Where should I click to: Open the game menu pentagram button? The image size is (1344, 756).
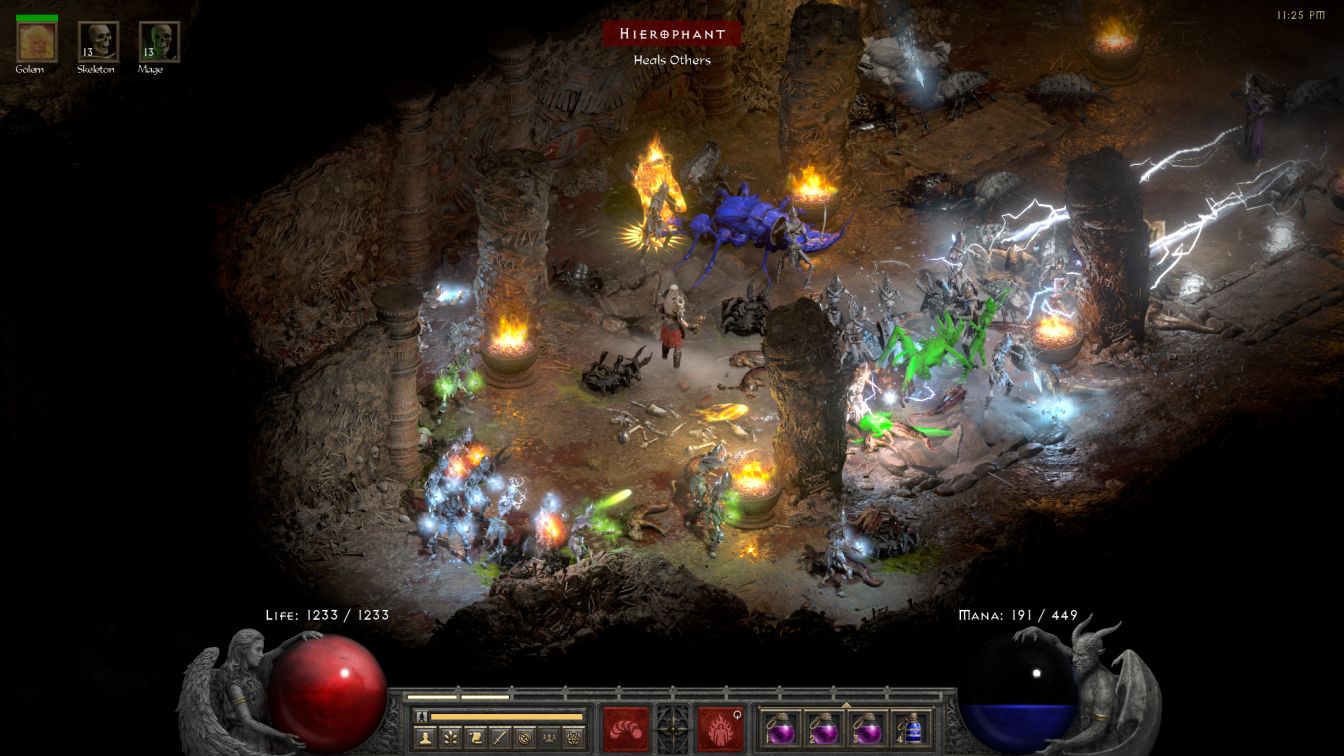574,738
